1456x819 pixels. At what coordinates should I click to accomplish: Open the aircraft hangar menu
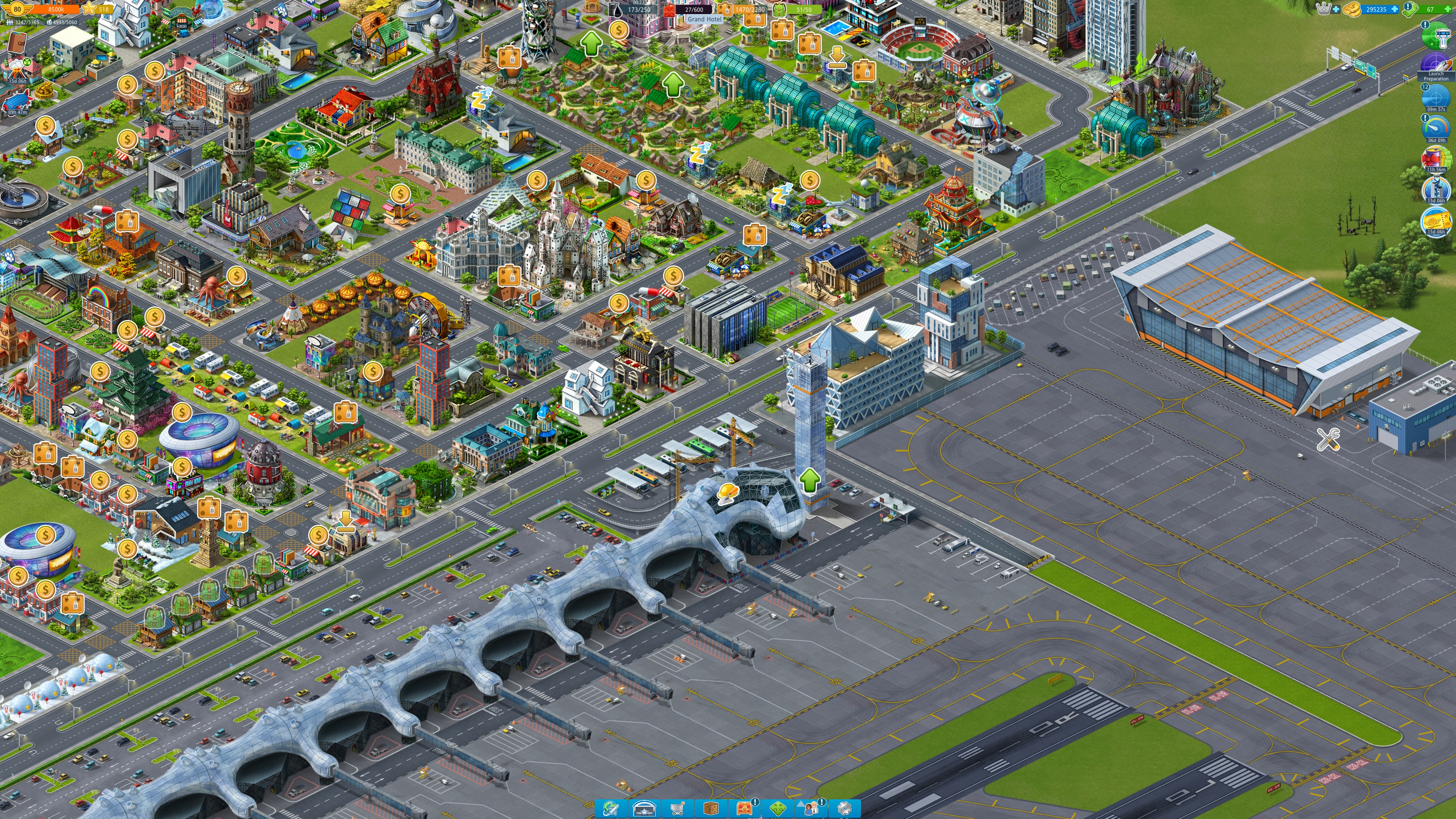[x=644, y=808]
